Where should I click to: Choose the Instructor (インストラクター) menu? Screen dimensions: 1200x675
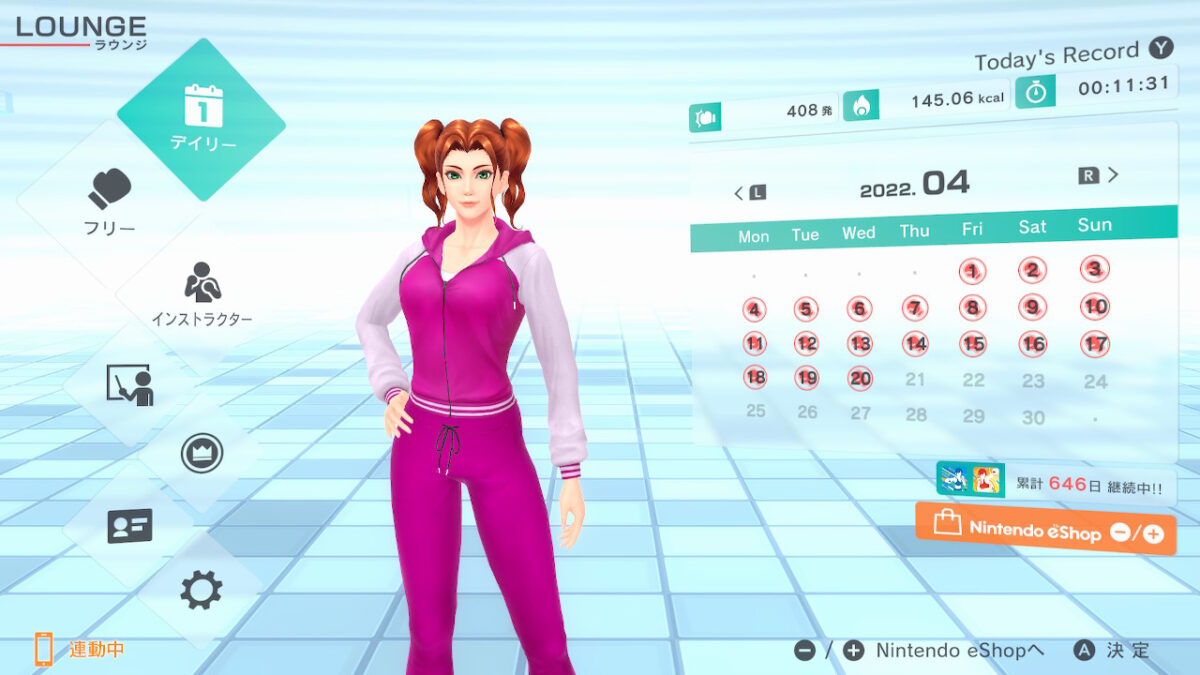coord(202,294)
